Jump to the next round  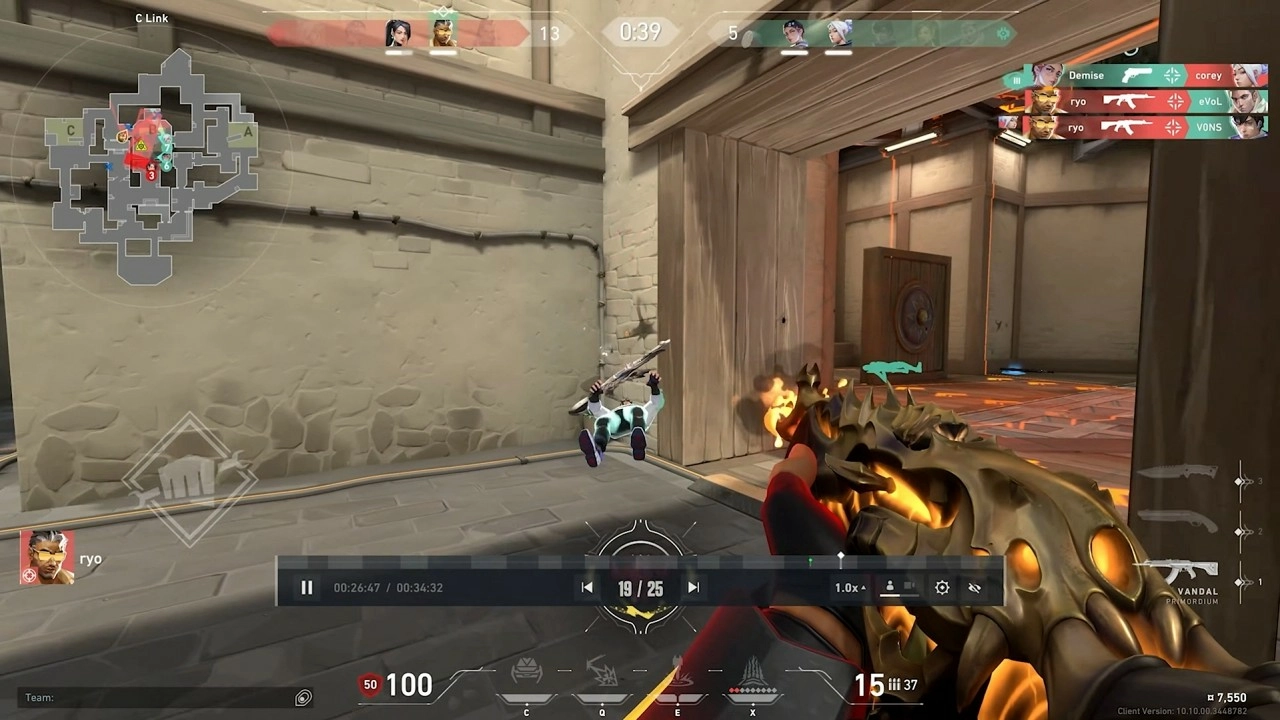693,588
